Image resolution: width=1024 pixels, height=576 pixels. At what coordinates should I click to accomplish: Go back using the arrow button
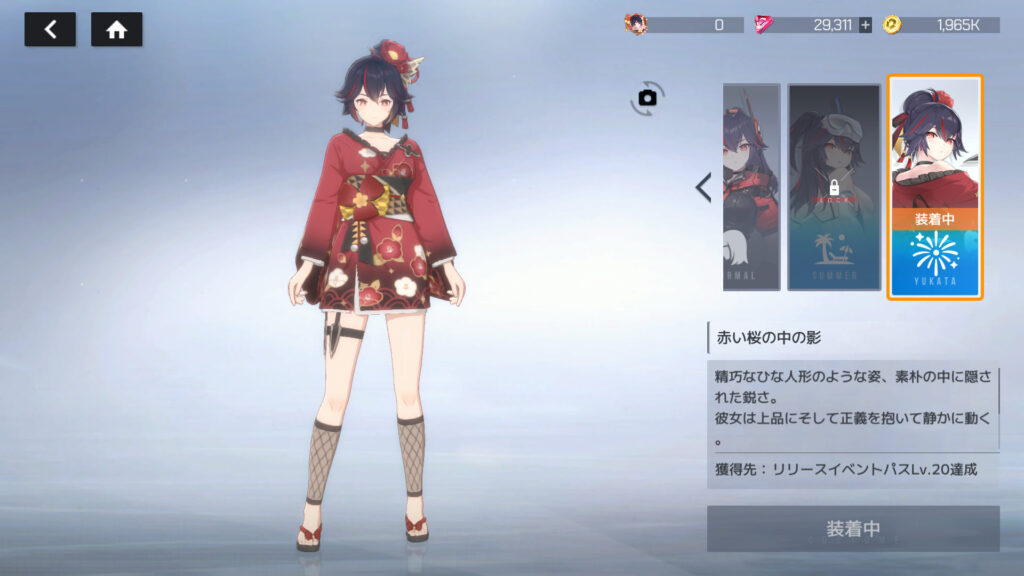click(50, 30)
